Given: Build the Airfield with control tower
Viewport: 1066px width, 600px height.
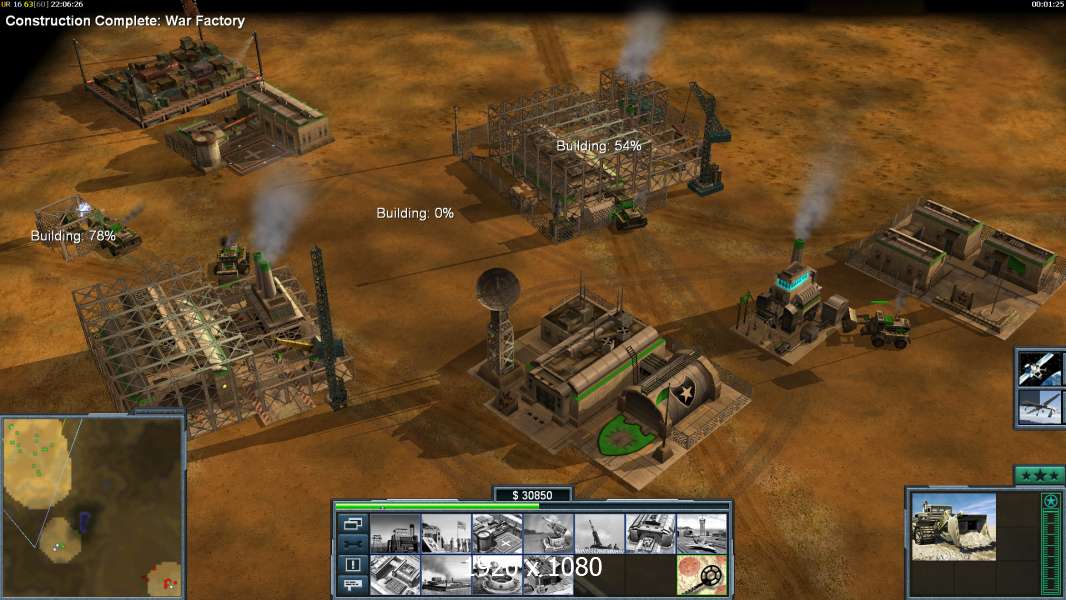Looking at the screenshot, I should click(x=700, y=533).
